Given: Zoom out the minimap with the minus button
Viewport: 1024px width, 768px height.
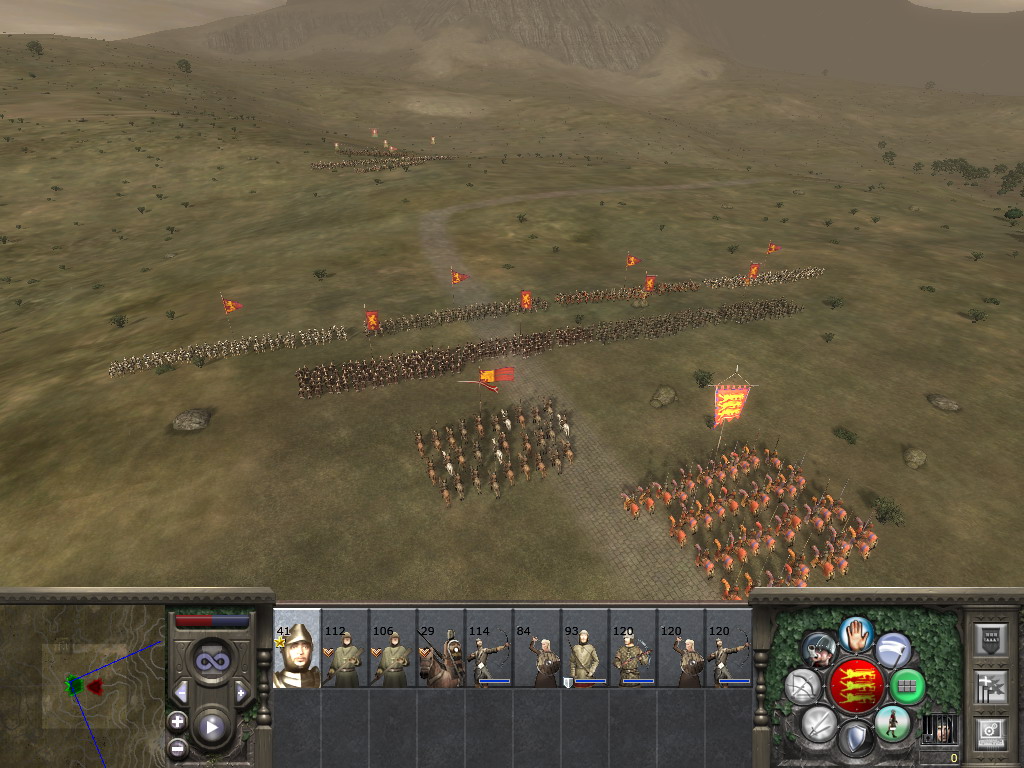Looking at the screenshot, I should (177, 746).
